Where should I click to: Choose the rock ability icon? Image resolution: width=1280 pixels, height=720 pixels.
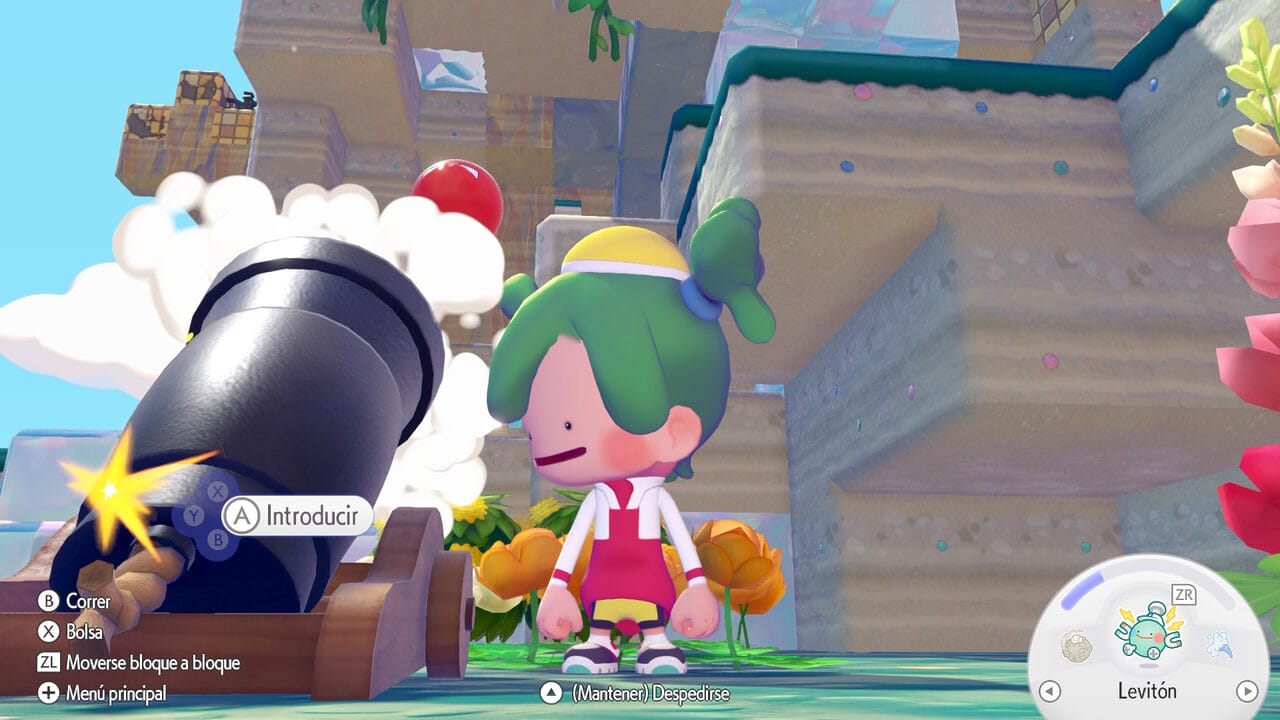tap(1076, 645)
